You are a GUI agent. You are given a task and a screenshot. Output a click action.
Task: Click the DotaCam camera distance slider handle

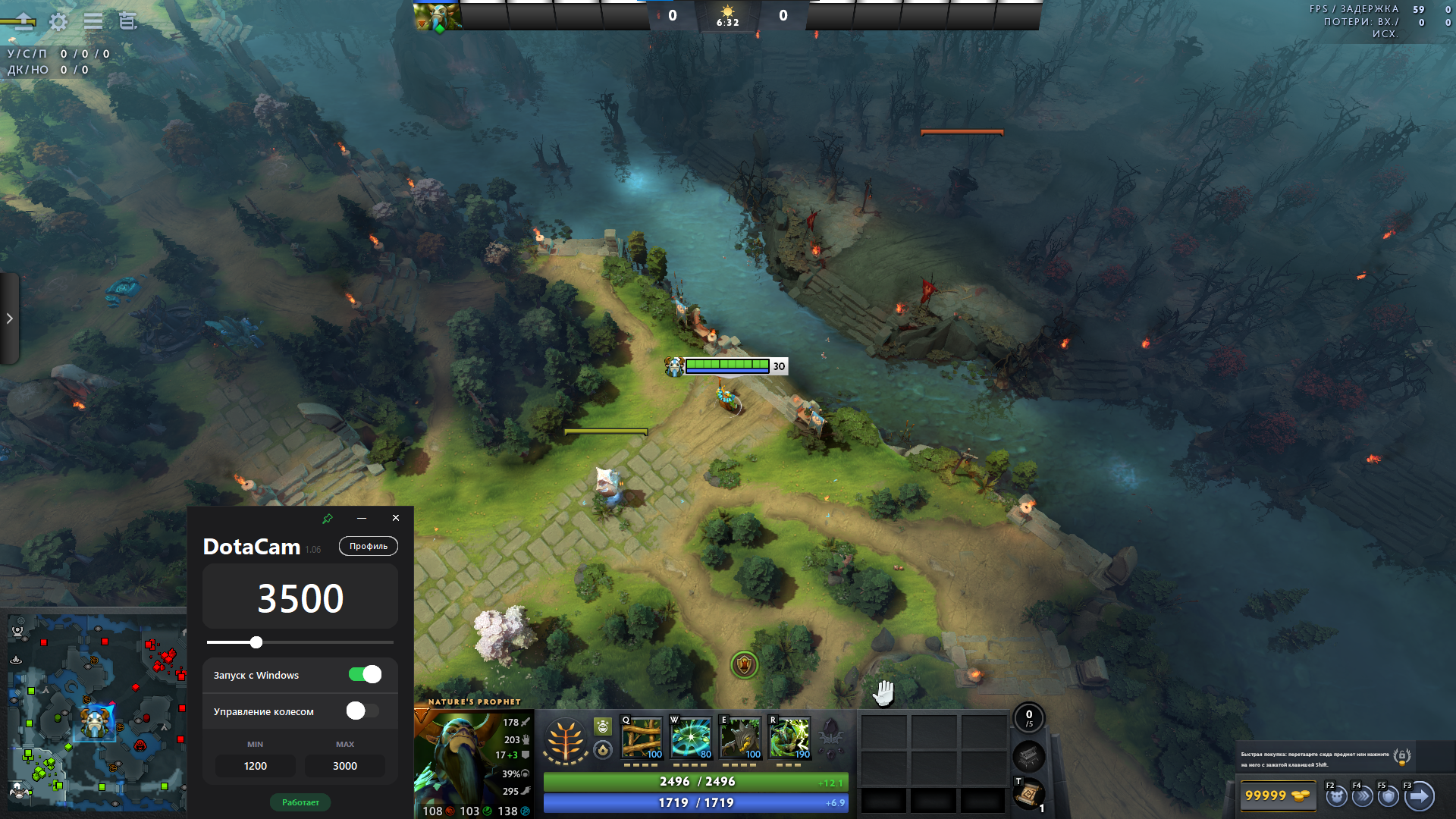(256, 642)
